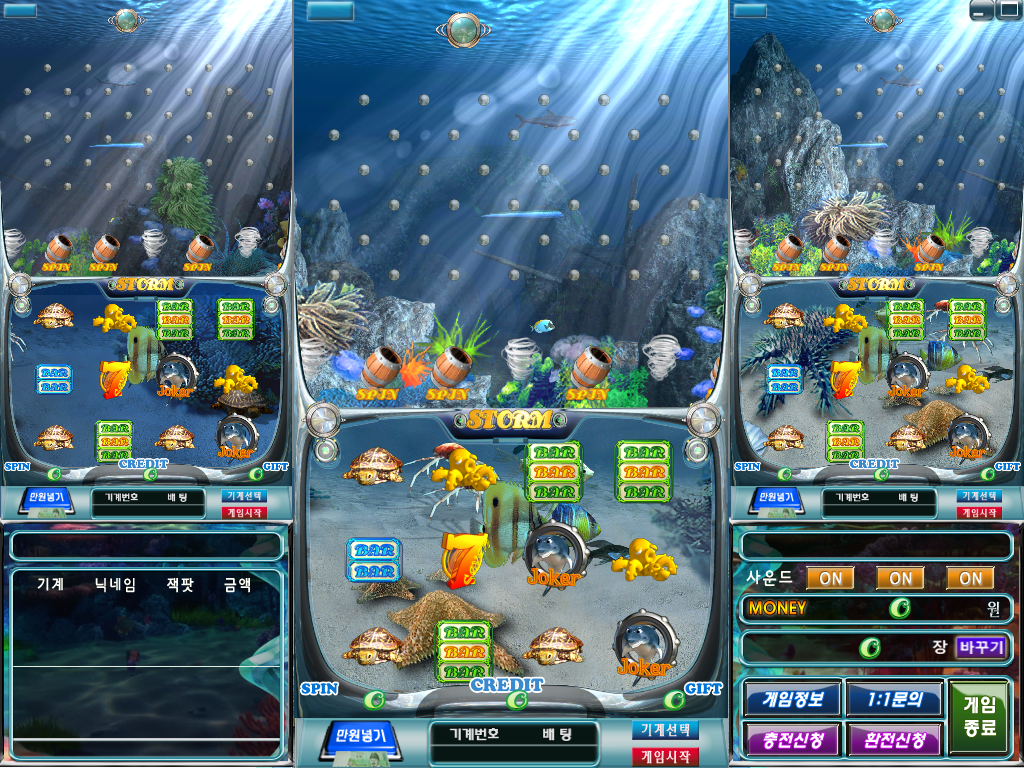1024x768 pixels.
Task: Exit via the green 게임종료 button
Action: [980, 716]
